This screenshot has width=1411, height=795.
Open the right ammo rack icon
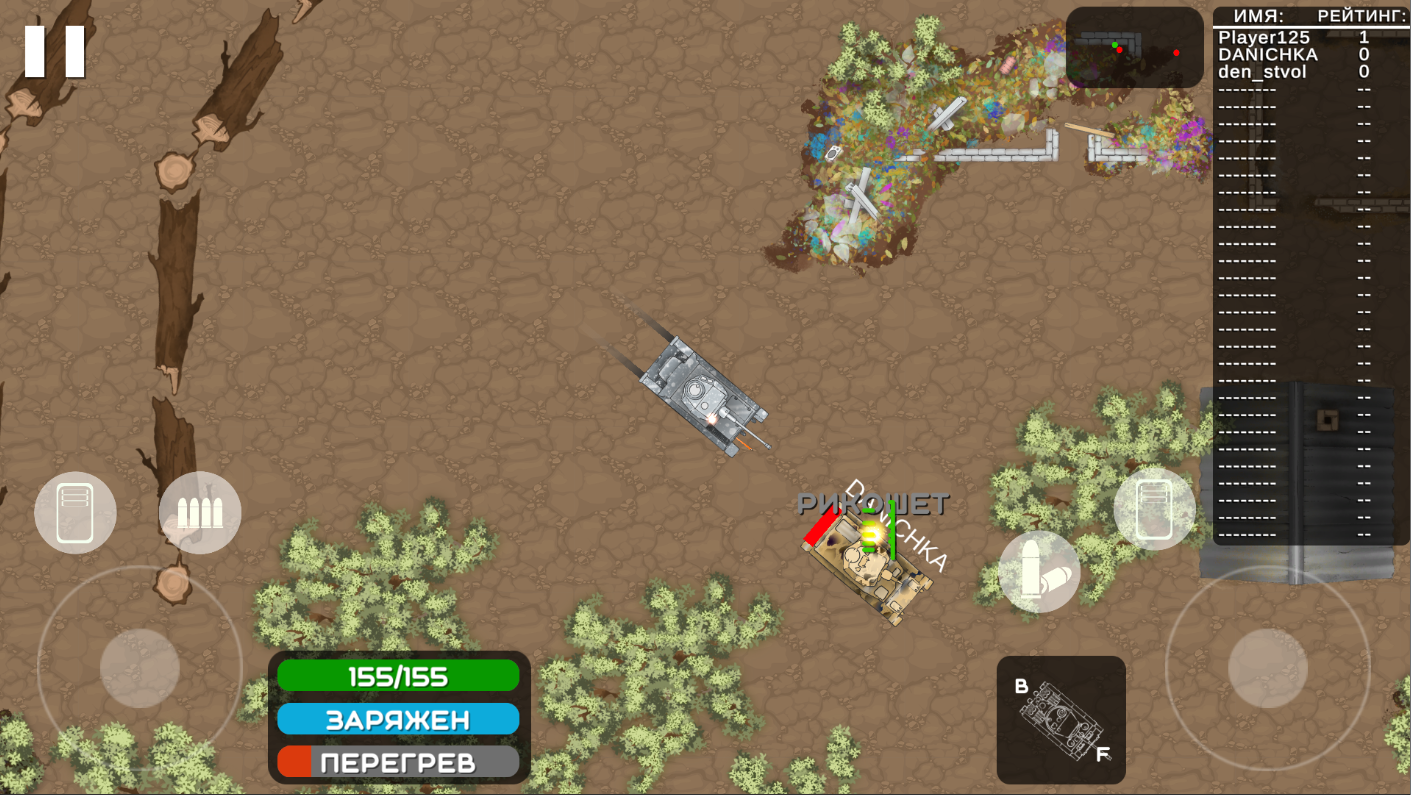pyautogui.click(x=1154, y=508)
